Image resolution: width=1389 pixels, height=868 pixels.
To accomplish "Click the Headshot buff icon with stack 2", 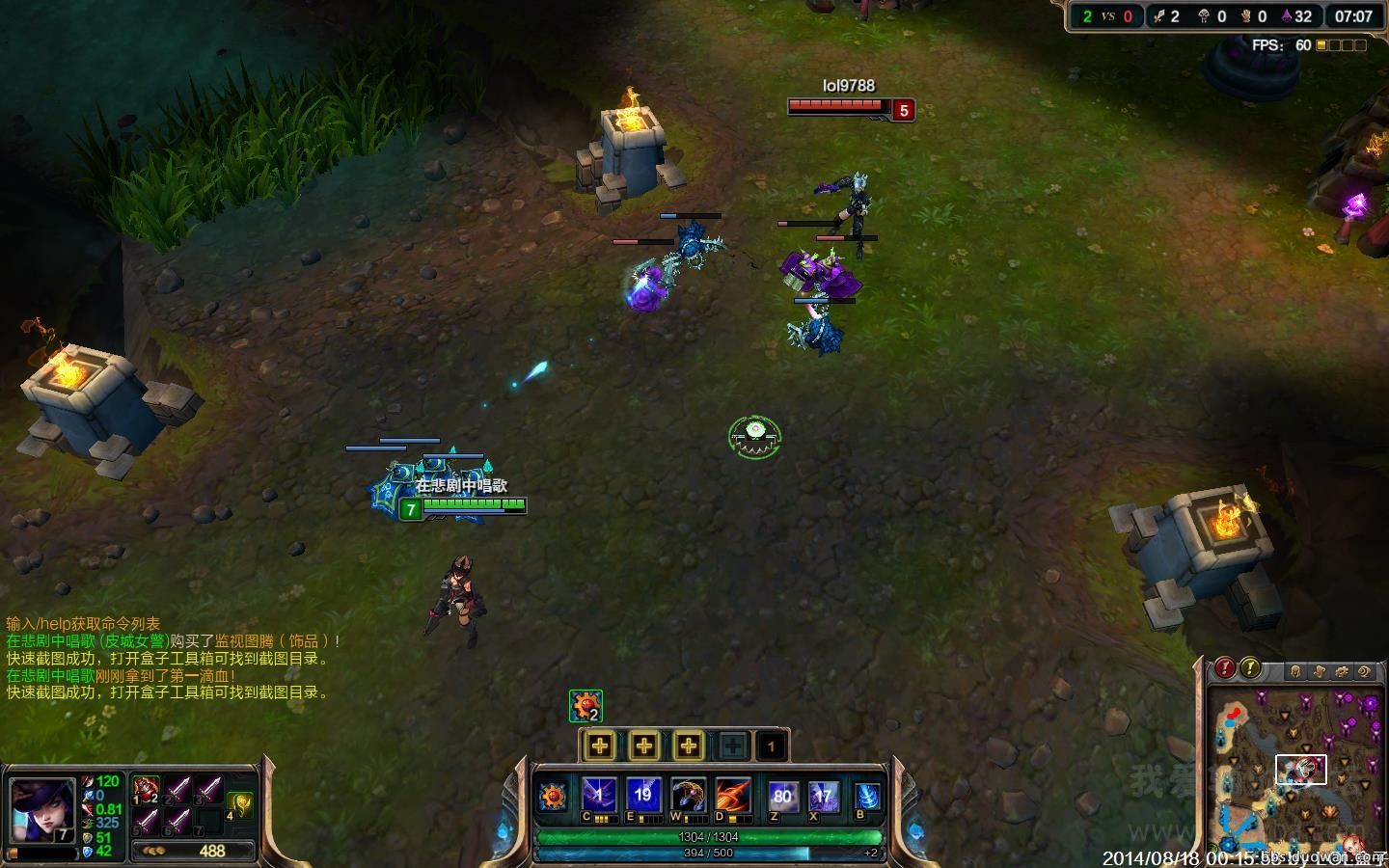I will click(586, 706).
